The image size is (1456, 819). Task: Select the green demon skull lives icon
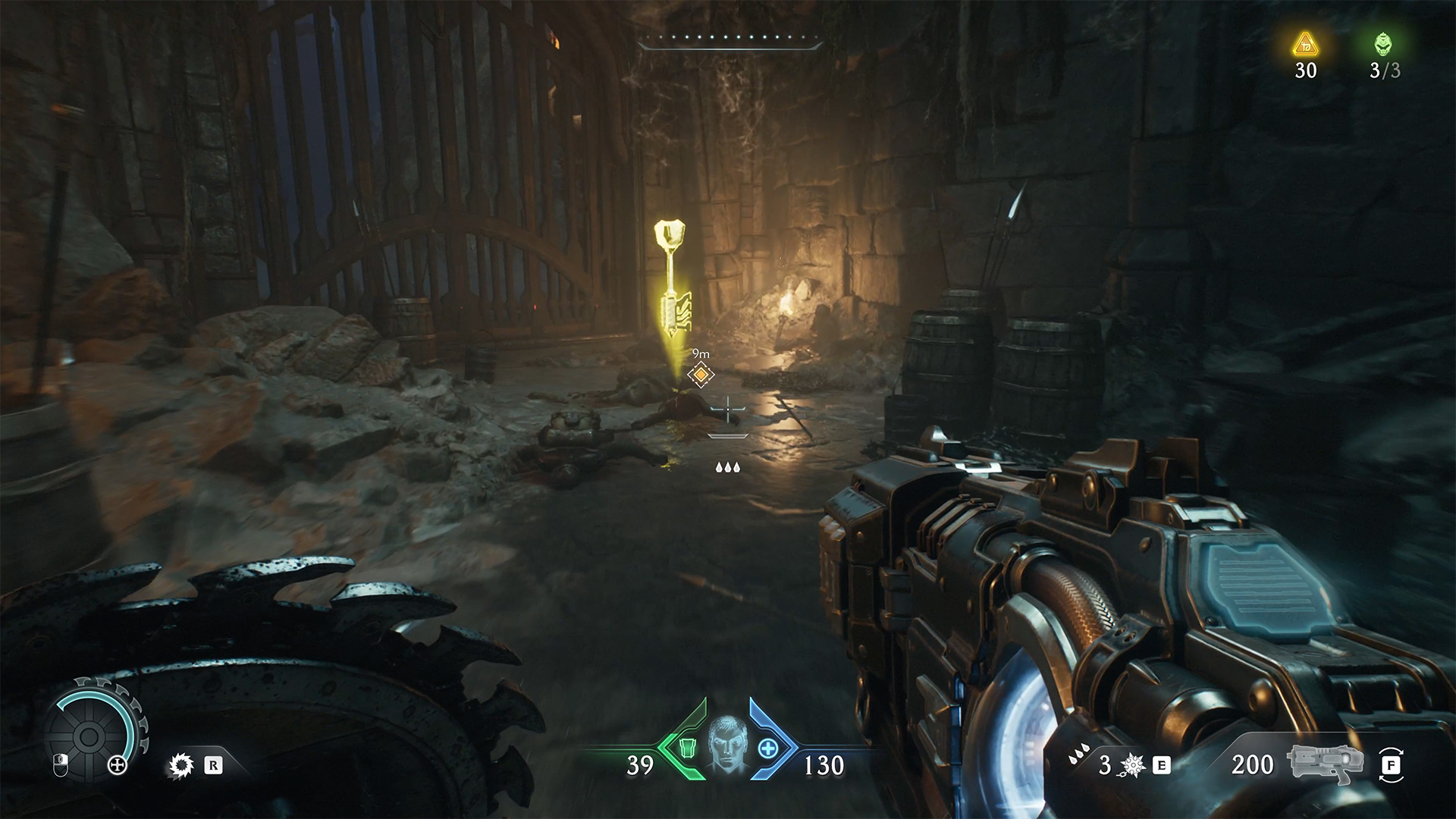(x=1384, y=45)
